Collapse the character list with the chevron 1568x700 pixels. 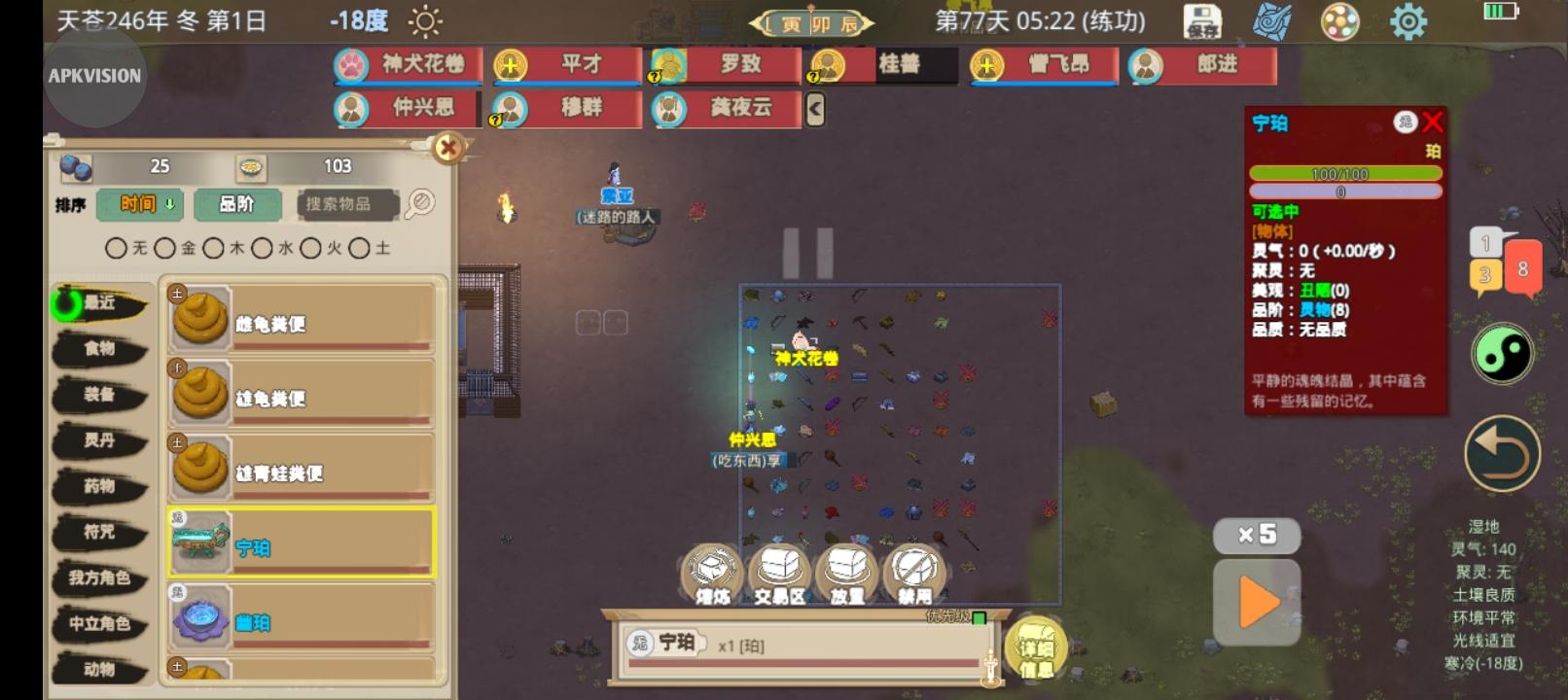[x=813, y=110]
